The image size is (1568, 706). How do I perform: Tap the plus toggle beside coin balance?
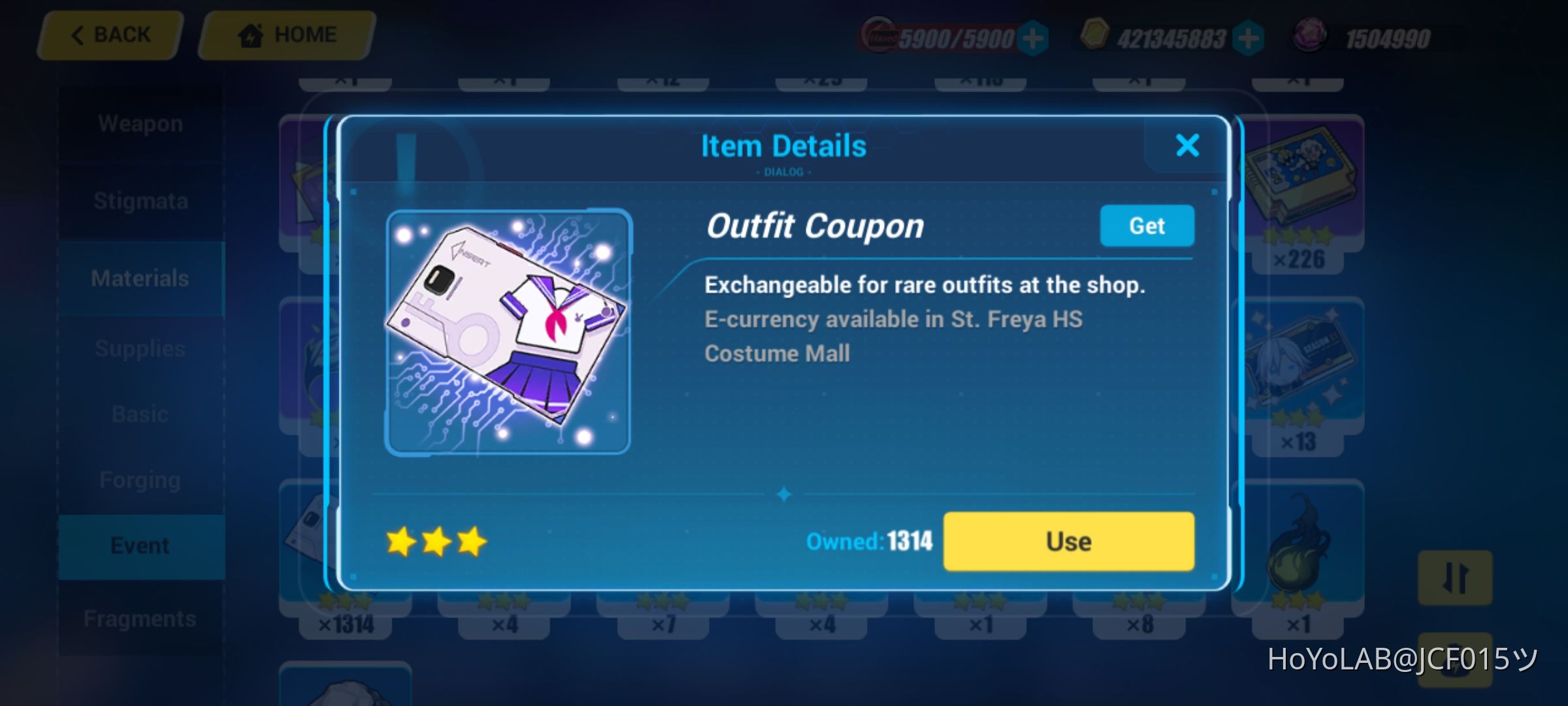tap(1248, 38)
